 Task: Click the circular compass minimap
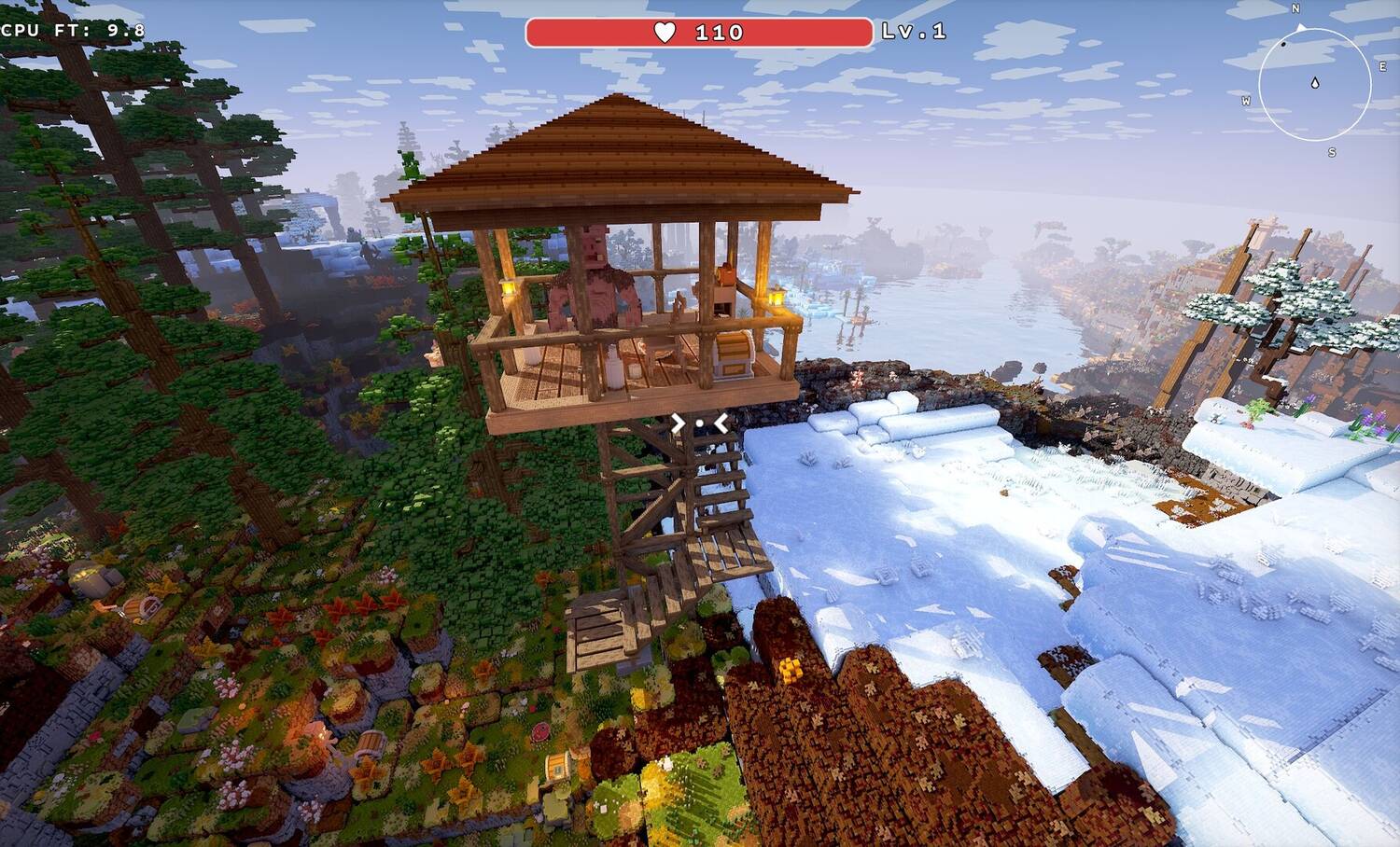pyautogui.click(x=1314, y=84)
